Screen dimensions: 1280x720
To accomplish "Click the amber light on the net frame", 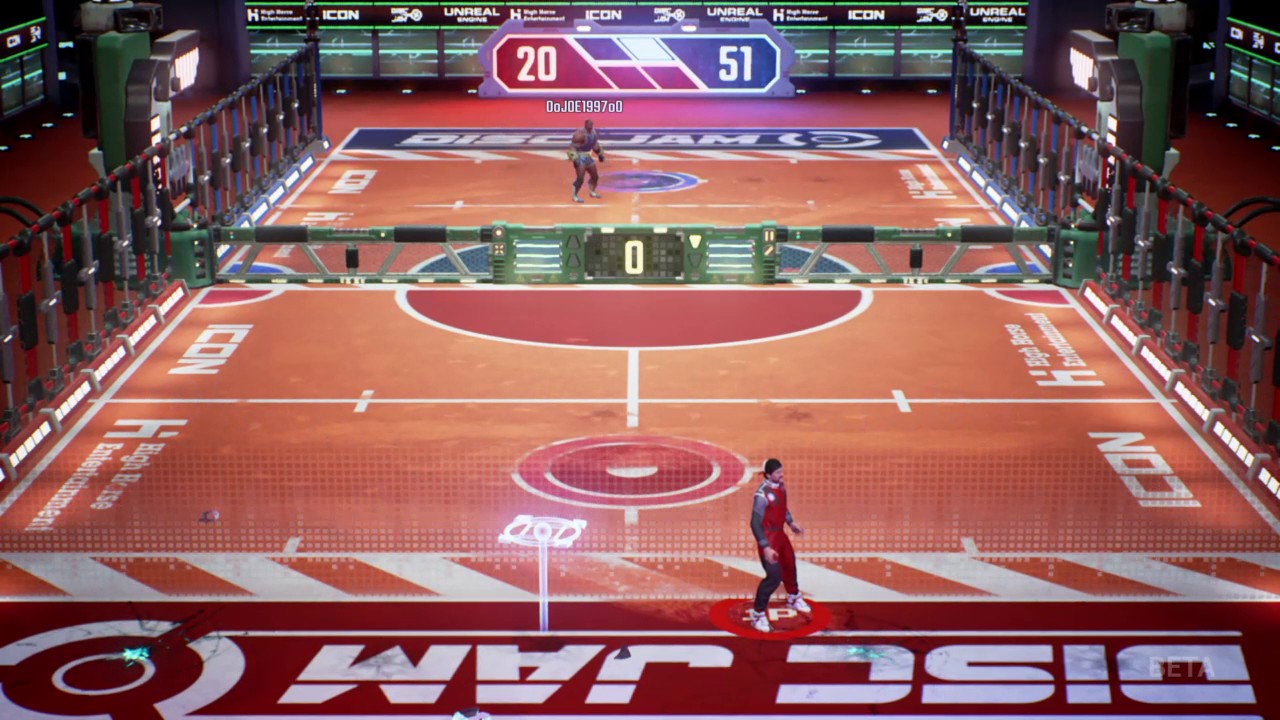I will (498, 233).
